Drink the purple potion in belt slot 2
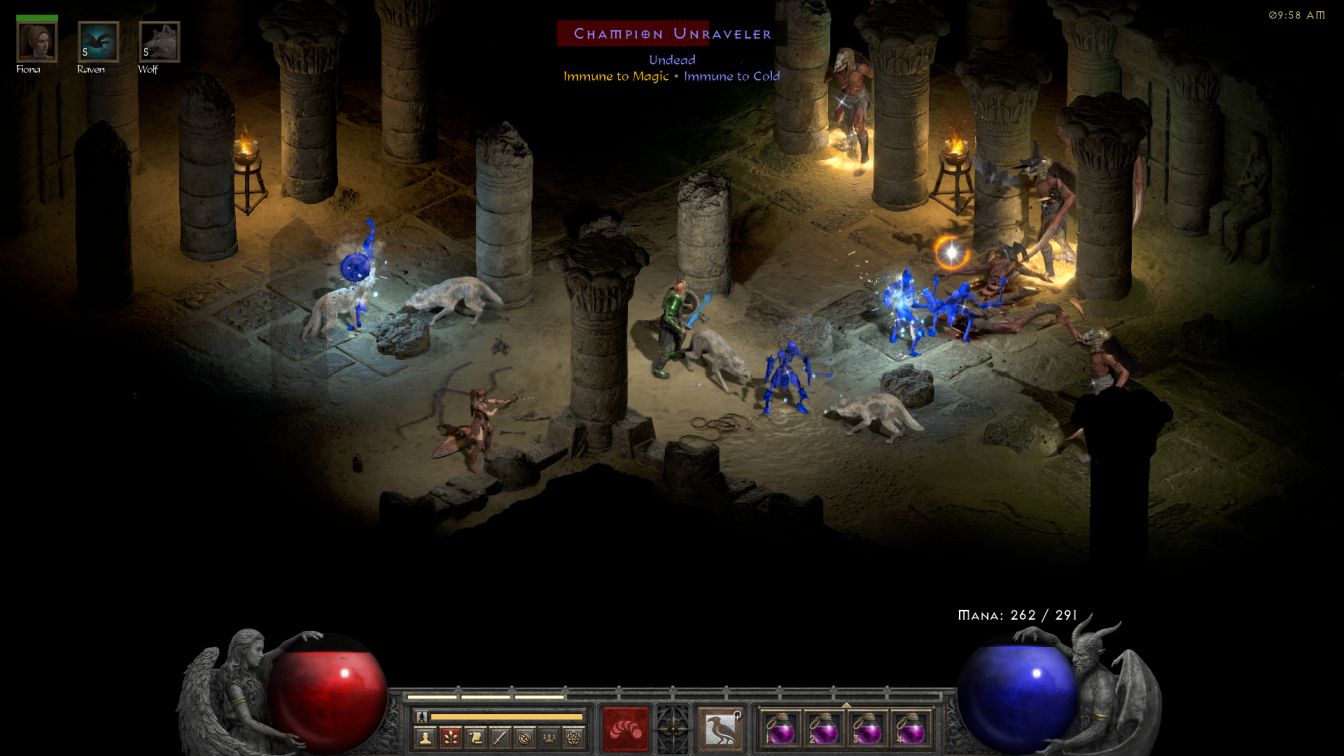The width and height of the screenshot is (1344, 756). 824,728
